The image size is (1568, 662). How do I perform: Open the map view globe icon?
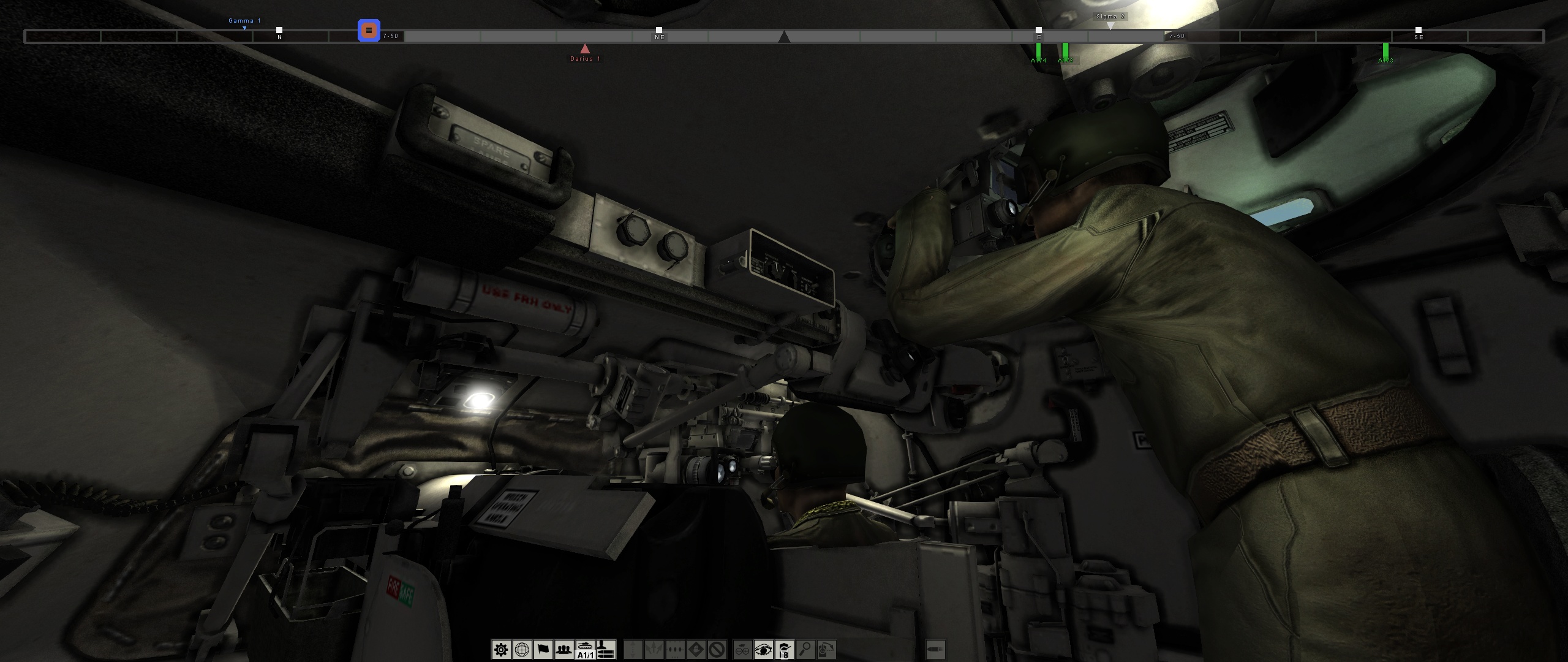522,649
